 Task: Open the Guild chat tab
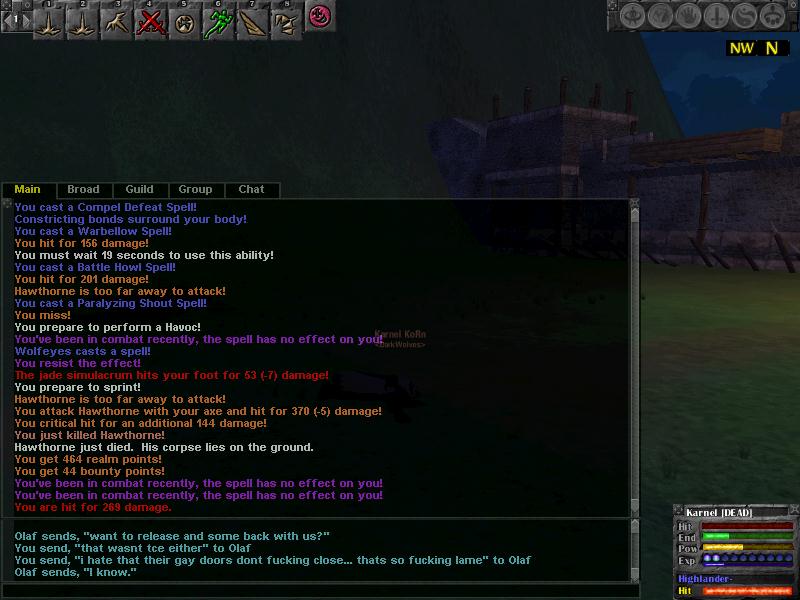point(139,189)
